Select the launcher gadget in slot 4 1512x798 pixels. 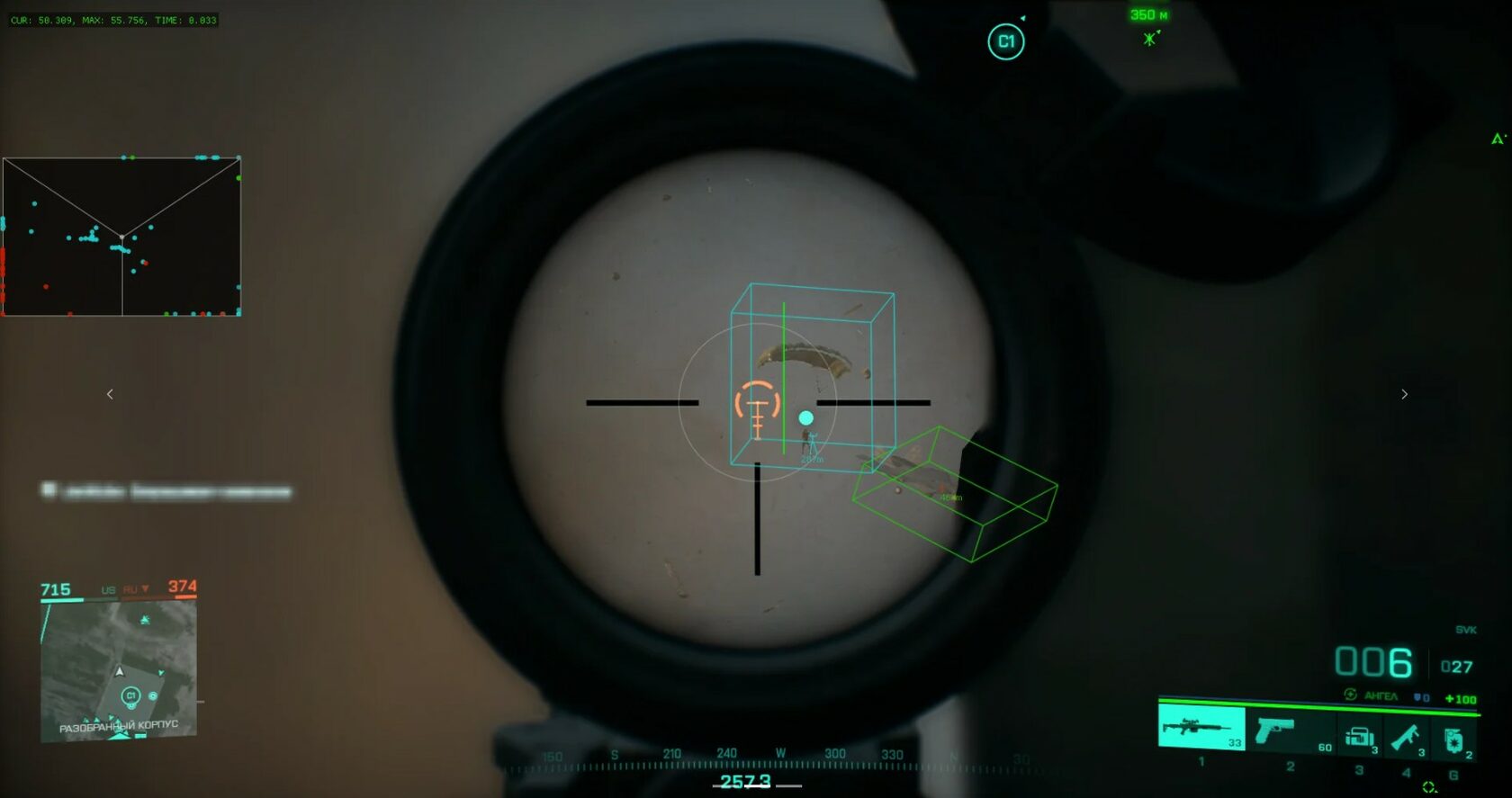click(1407, 737)
